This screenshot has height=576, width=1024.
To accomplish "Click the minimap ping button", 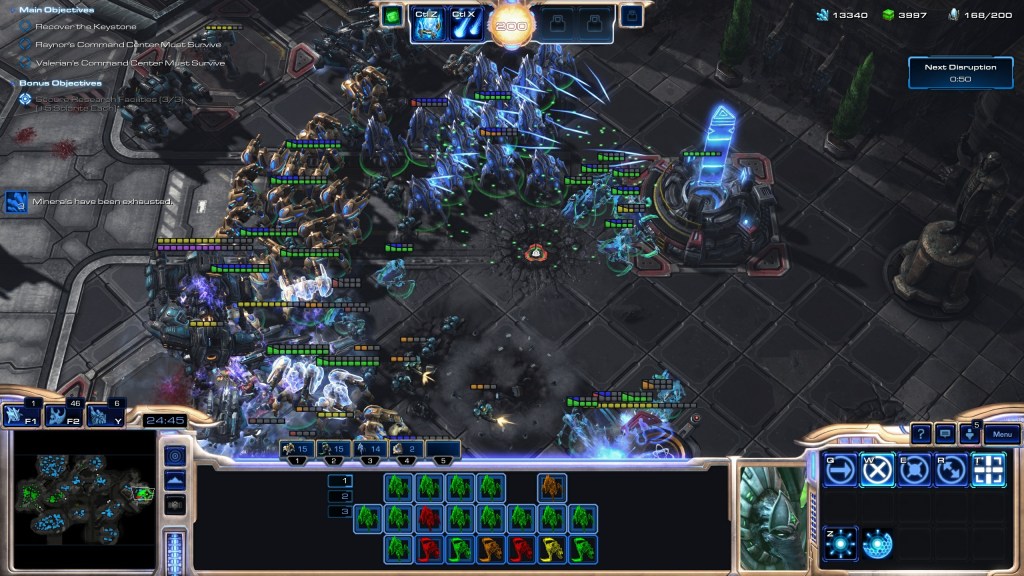I will (174, 456).
